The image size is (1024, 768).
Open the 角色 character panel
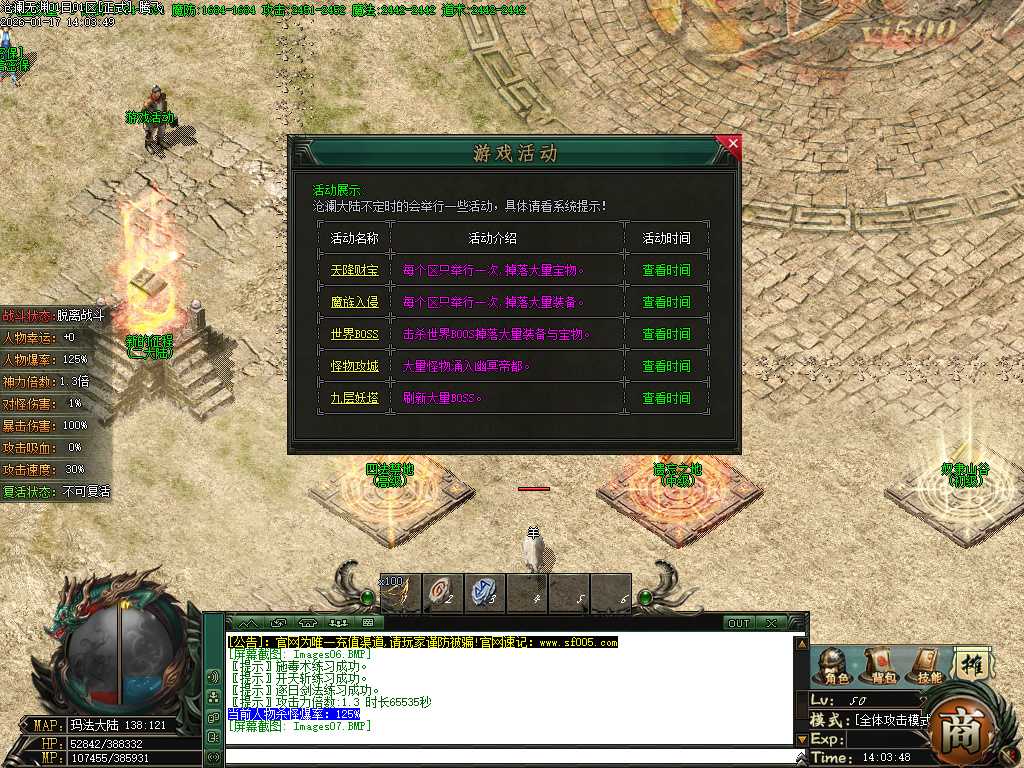coord(830,666)
